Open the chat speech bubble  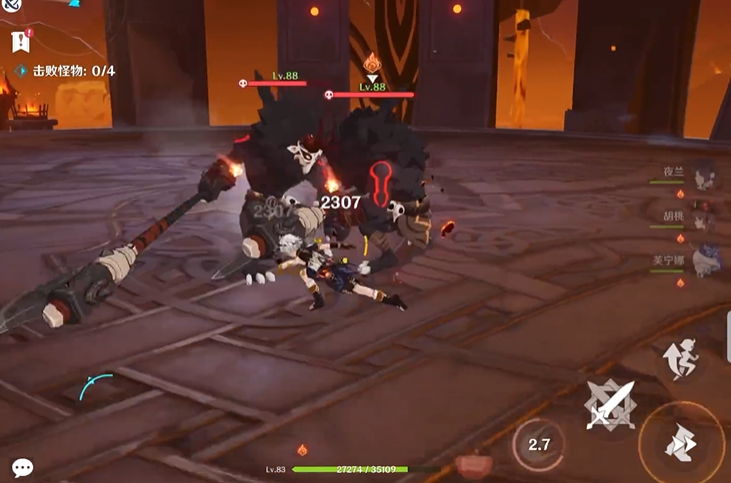tap(22, 467)
